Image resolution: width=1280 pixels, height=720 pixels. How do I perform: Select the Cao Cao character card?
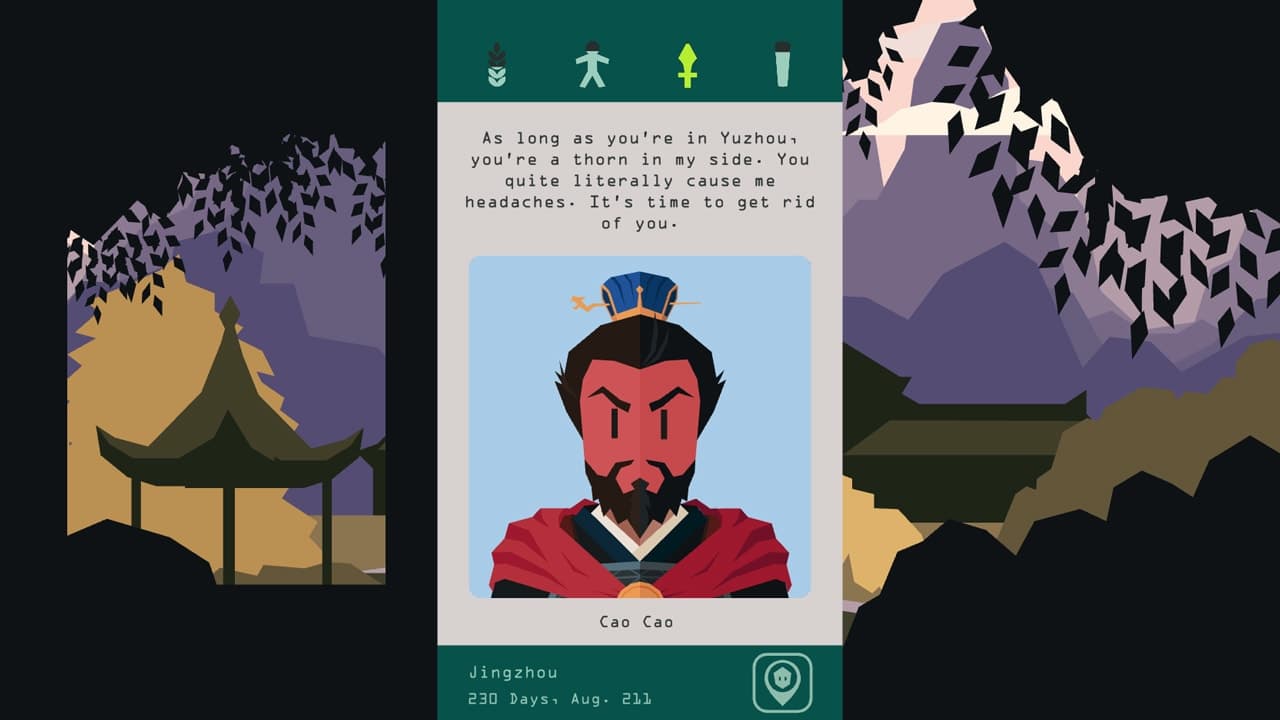[640, 430]
